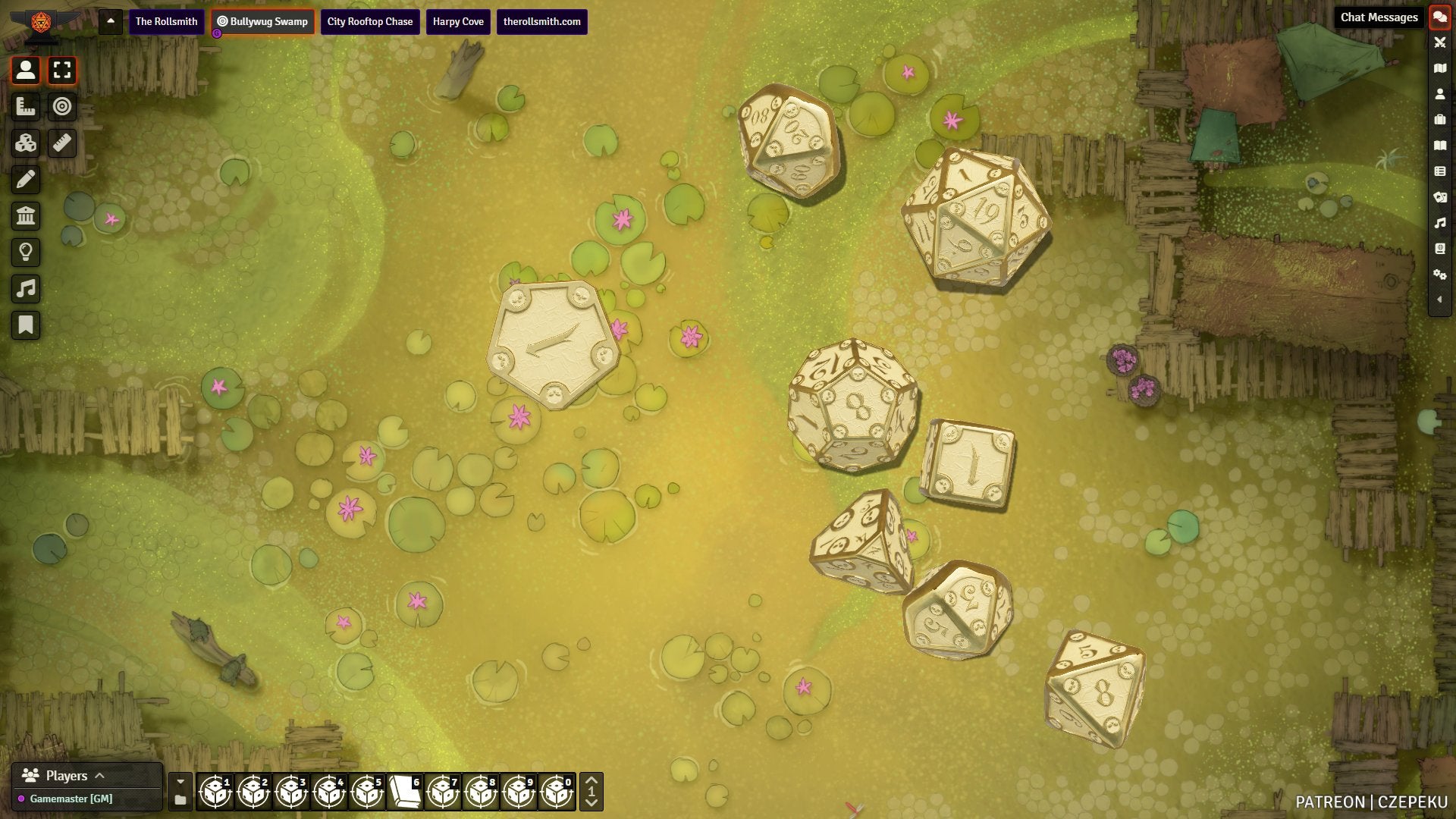Select the lighting lightbulb tool
1456x819 pixels.
26,253
